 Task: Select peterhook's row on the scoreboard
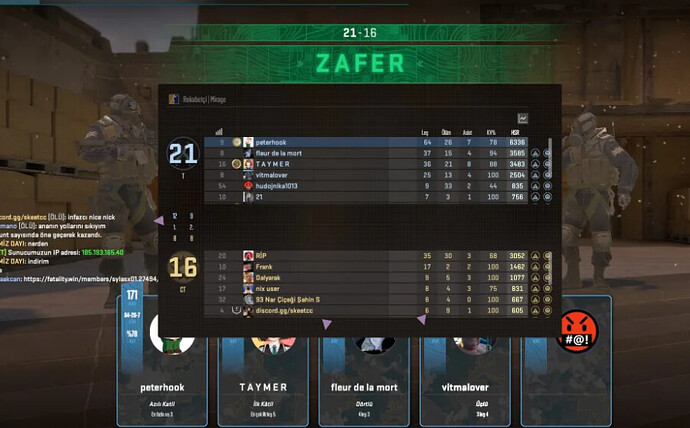(380, 142)
